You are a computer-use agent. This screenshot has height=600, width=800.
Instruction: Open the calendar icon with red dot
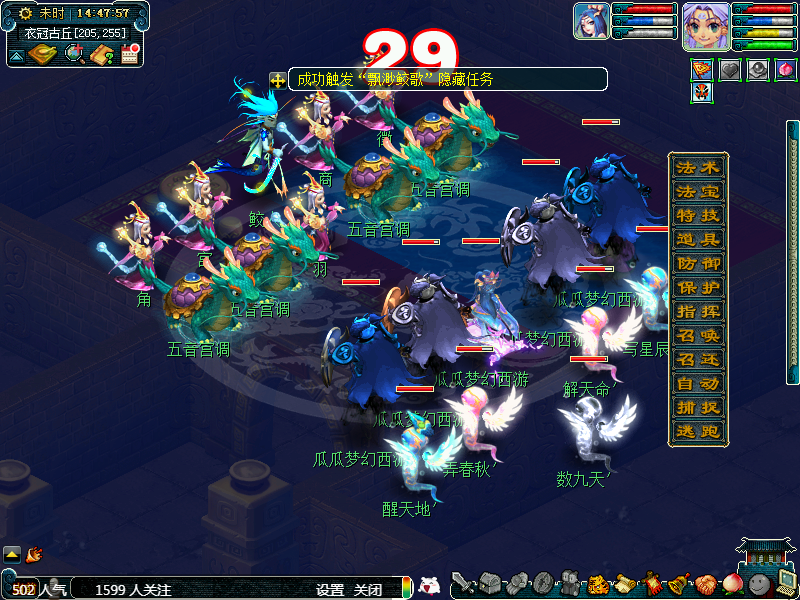coord(129,54)
